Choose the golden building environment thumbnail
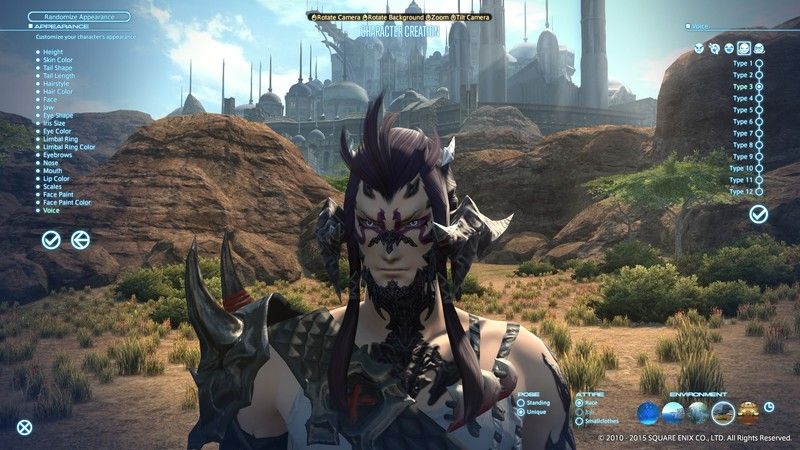Screen dimensions: 800x450 (747, 412)
